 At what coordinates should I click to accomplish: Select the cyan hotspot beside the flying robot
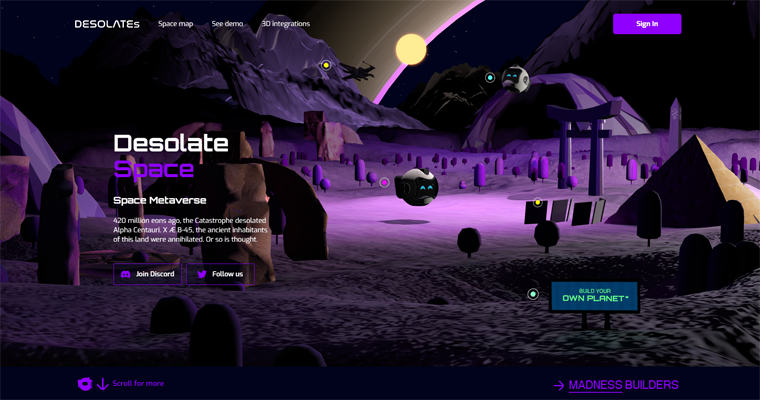point(490,77)
